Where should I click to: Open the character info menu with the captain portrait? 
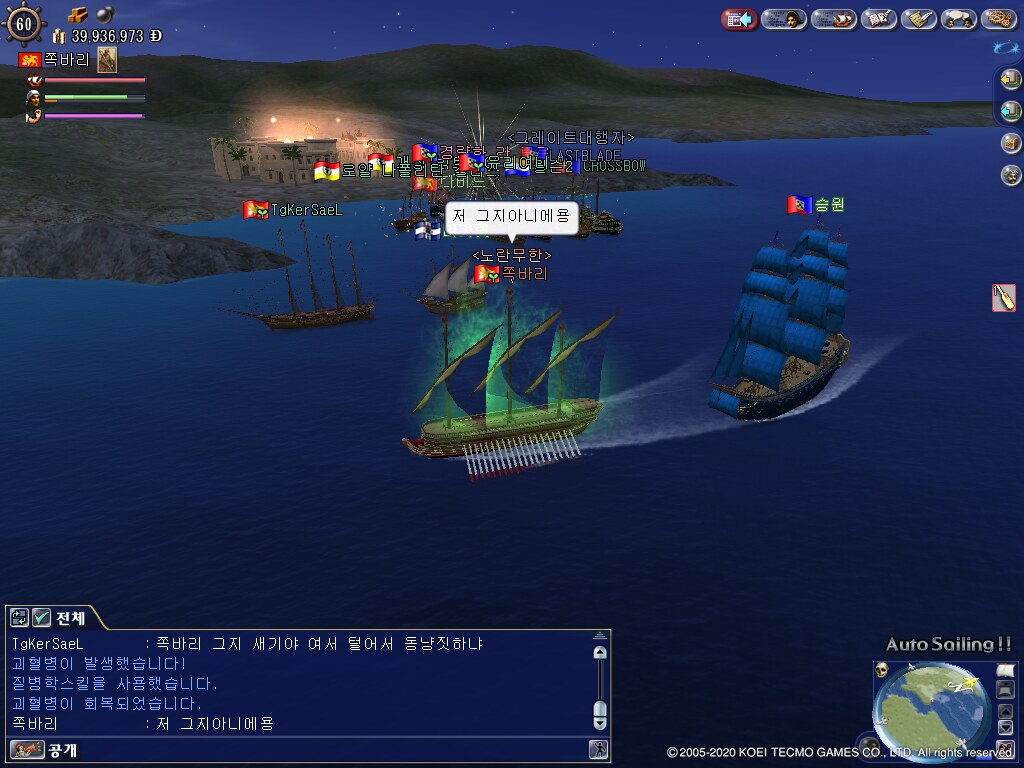pos(784,19)
